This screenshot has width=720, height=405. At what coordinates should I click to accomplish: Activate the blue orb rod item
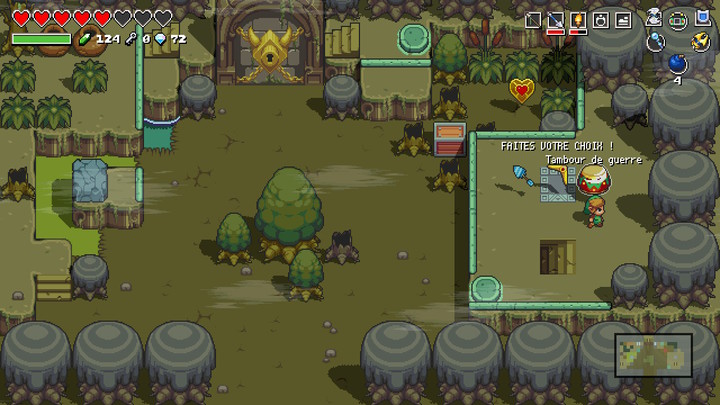(x=655, y=41)
